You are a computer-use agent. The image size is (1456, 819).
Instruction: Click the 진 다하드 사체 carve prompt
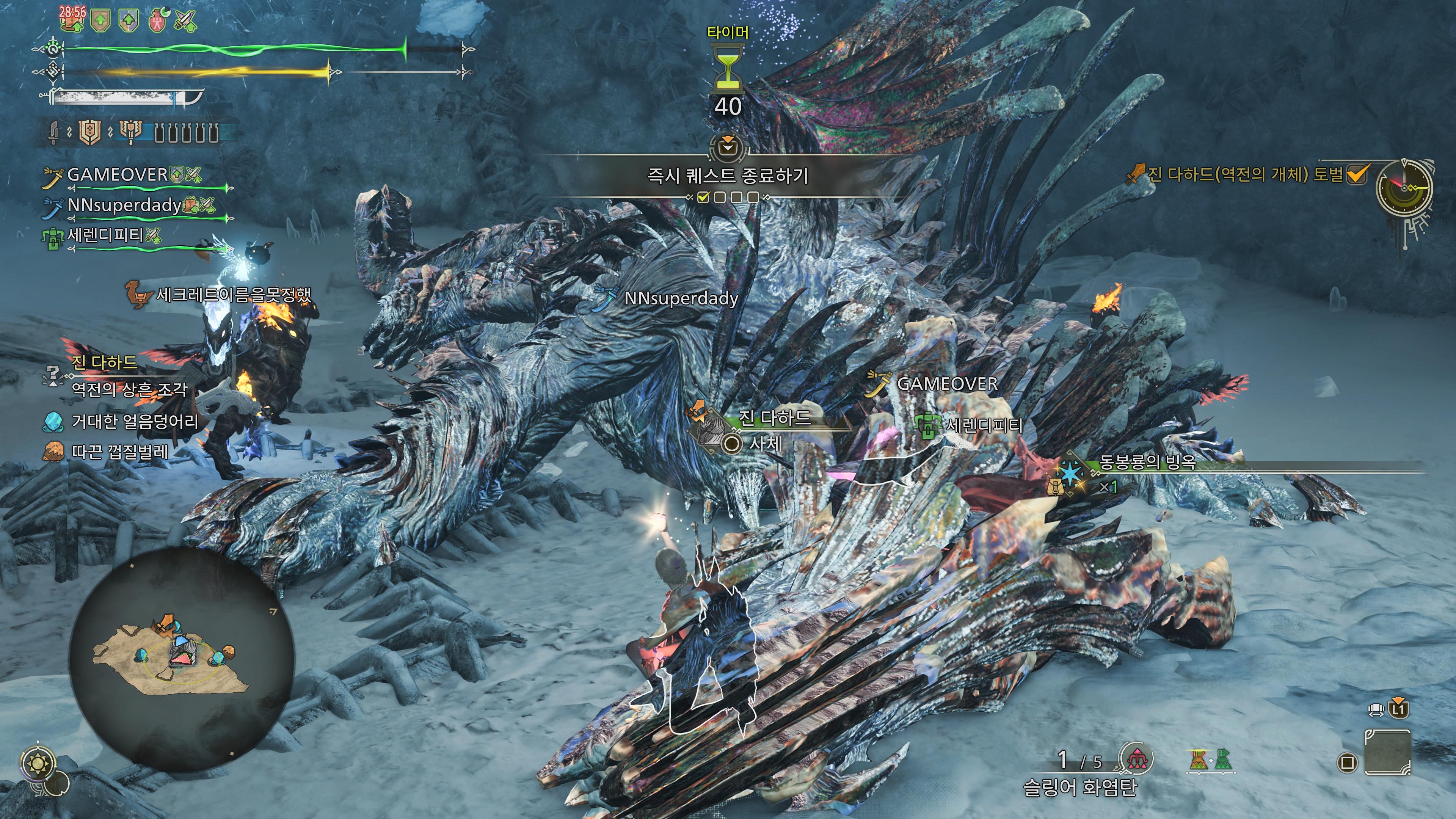(765, 444)
